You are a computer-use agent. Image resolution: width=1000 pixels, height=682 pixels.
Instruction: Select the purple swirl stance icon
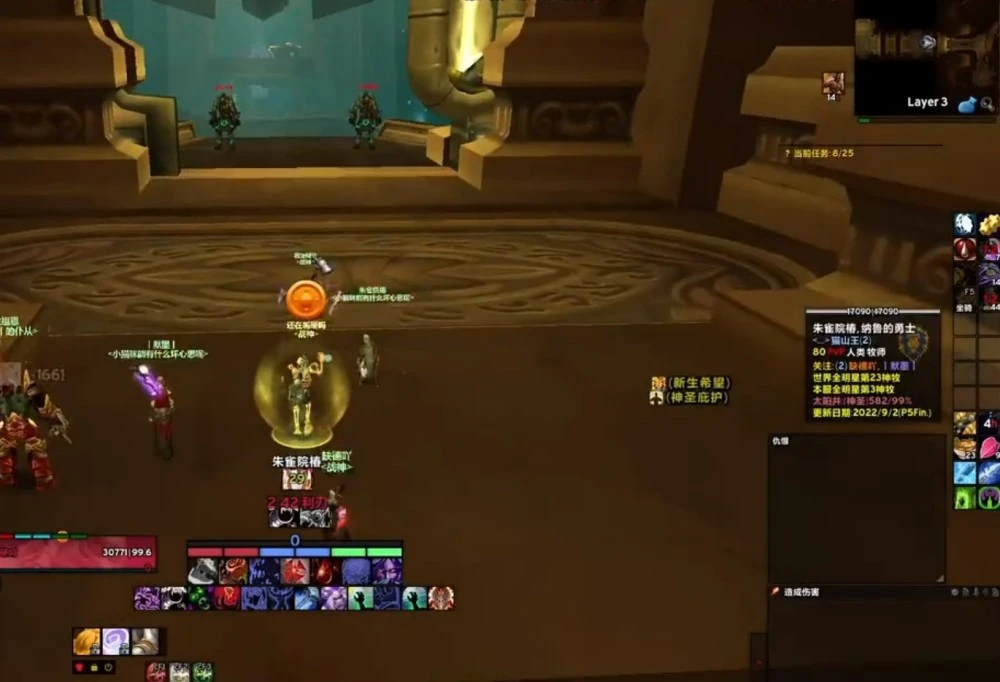[116, 641]
